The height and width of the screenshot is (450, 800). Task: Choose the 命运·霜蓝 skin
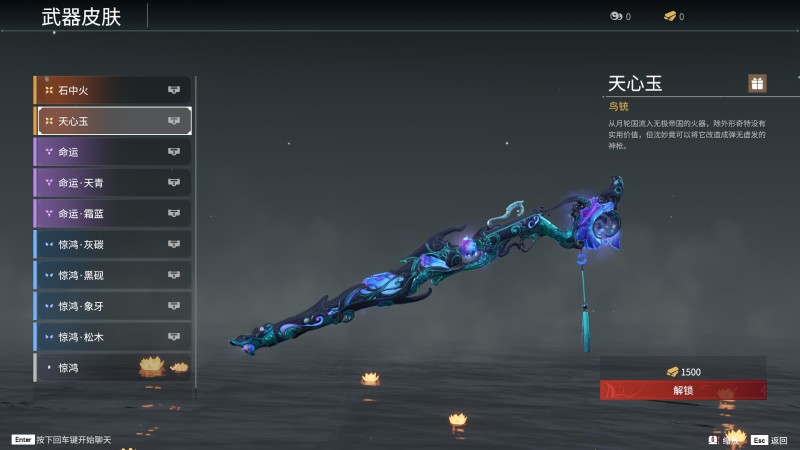click(112, 213)
